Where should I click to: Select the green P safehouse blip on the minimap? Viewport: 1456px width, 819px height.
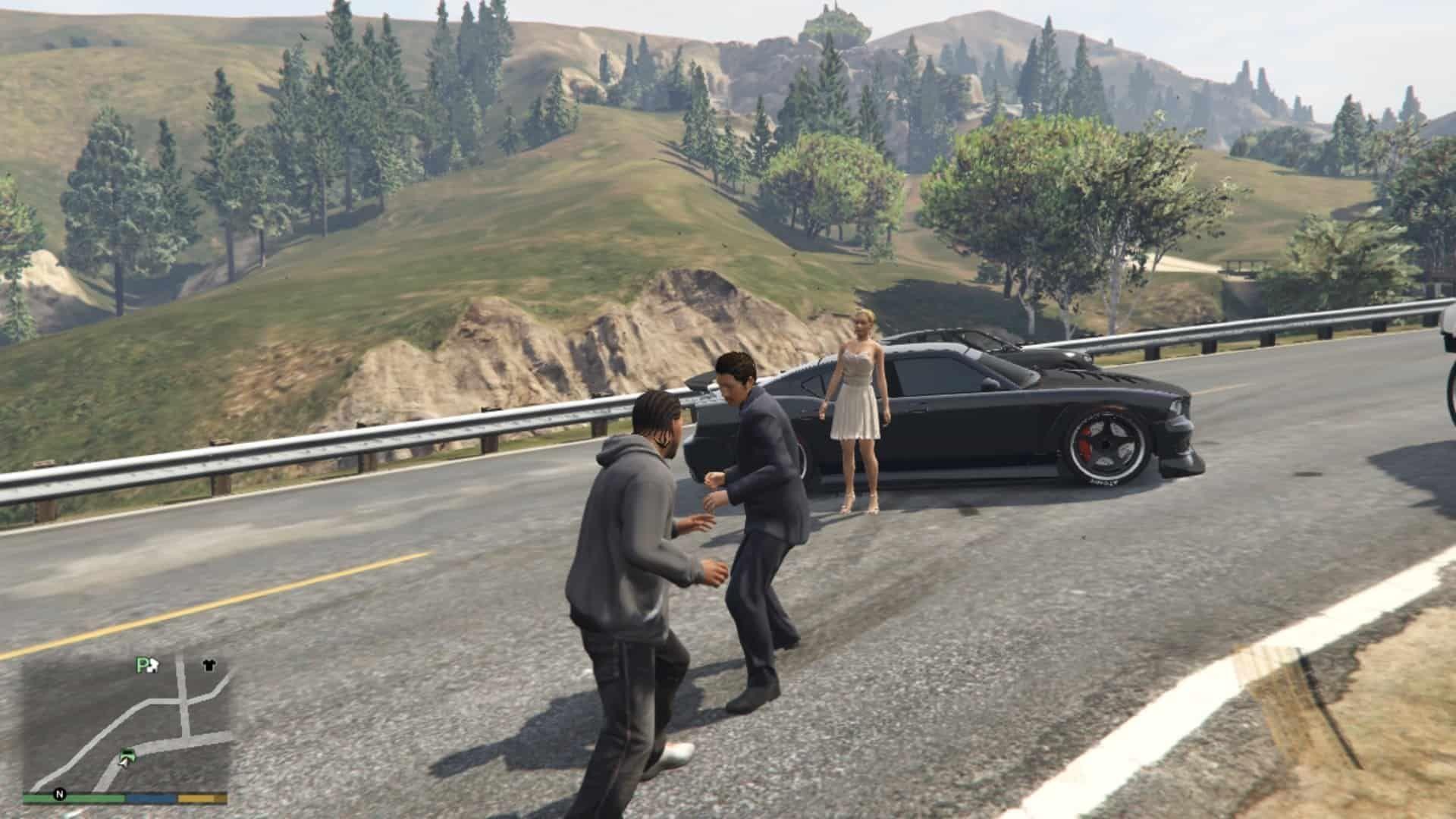[x=140, y=664]
